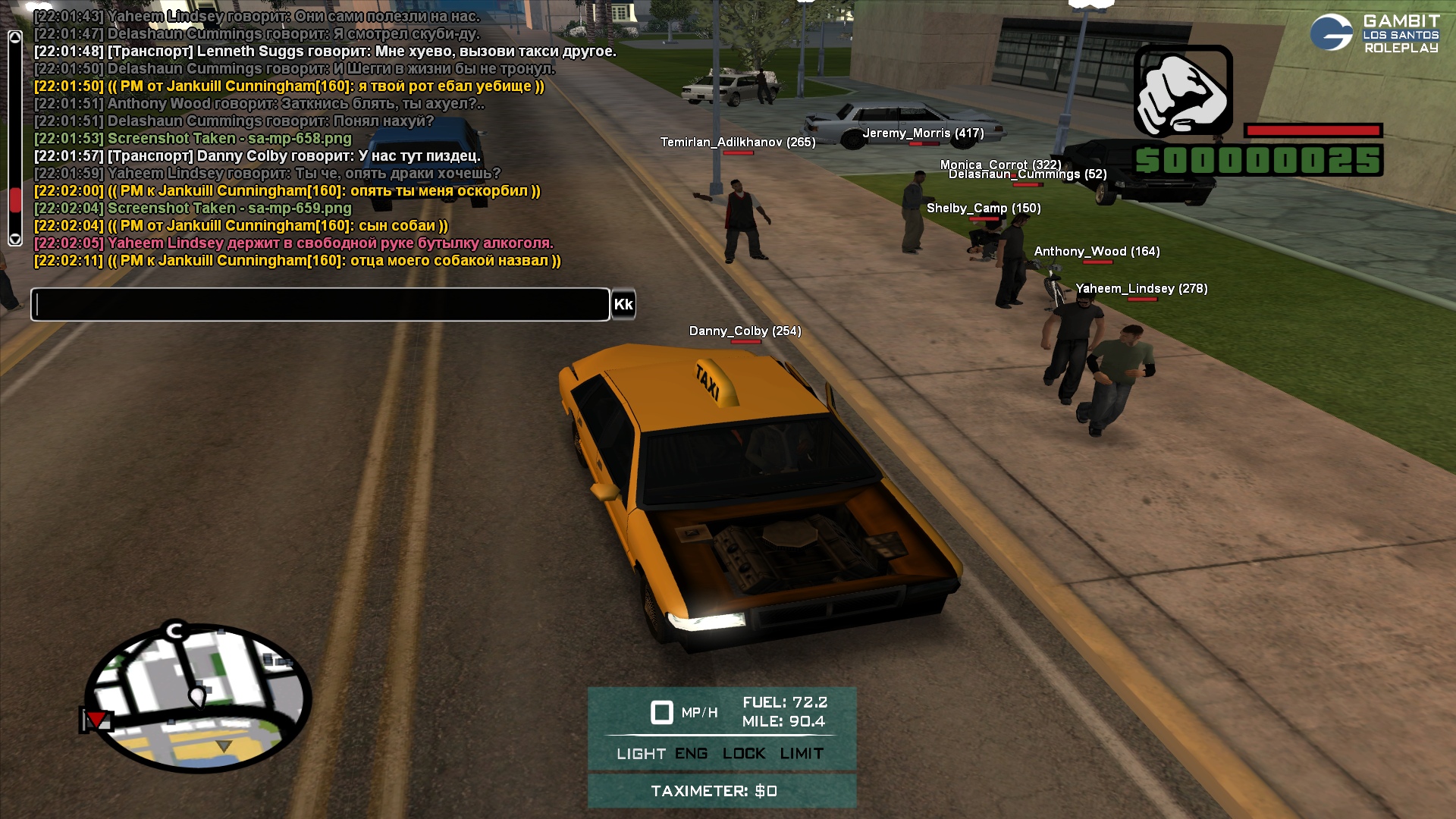This screenshot has width=1456, height=819.
Task: Click the chat text input box
Action: tap(320, 305)
